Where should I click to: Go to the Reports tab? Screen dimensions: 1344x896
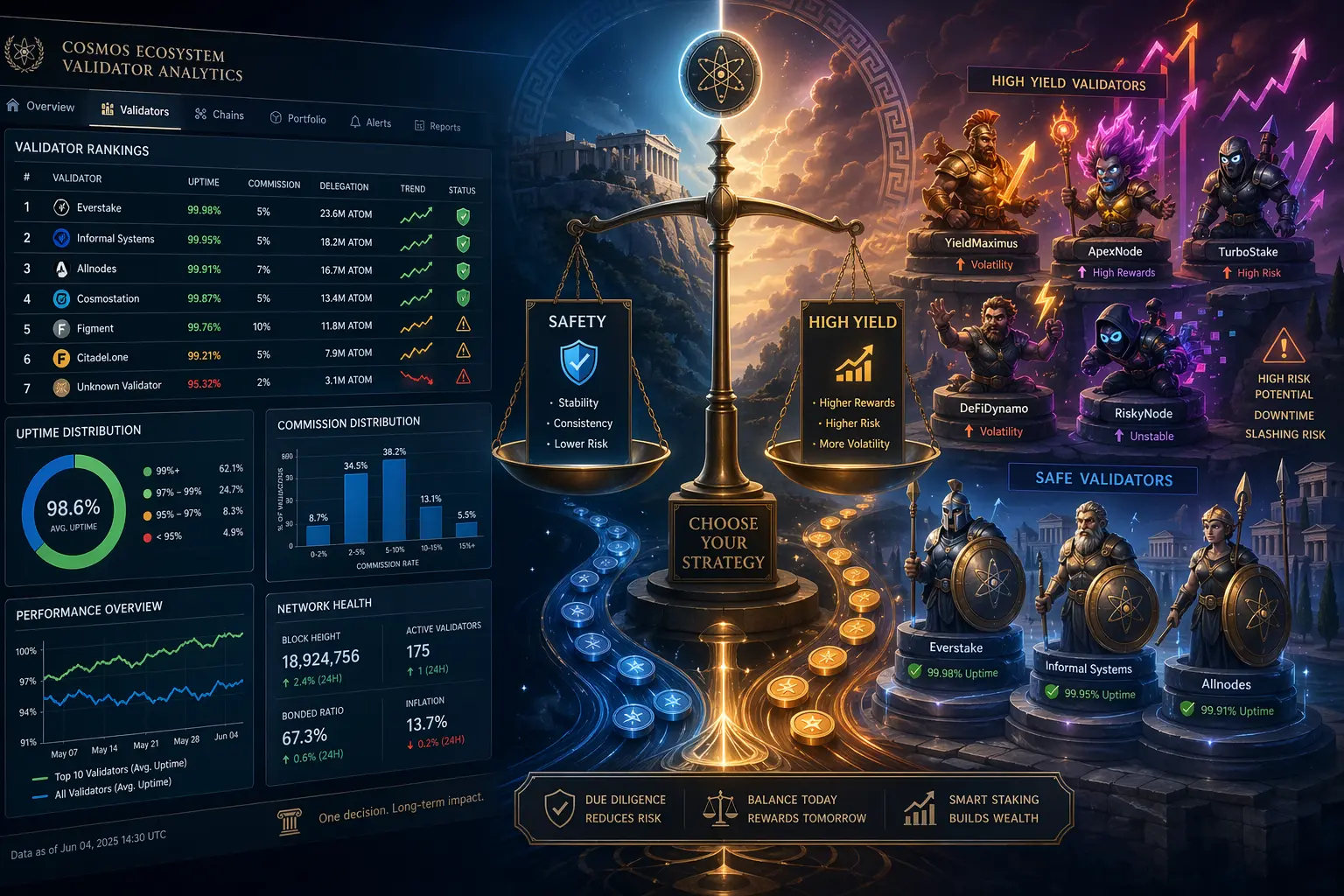(x=437, y=127)
